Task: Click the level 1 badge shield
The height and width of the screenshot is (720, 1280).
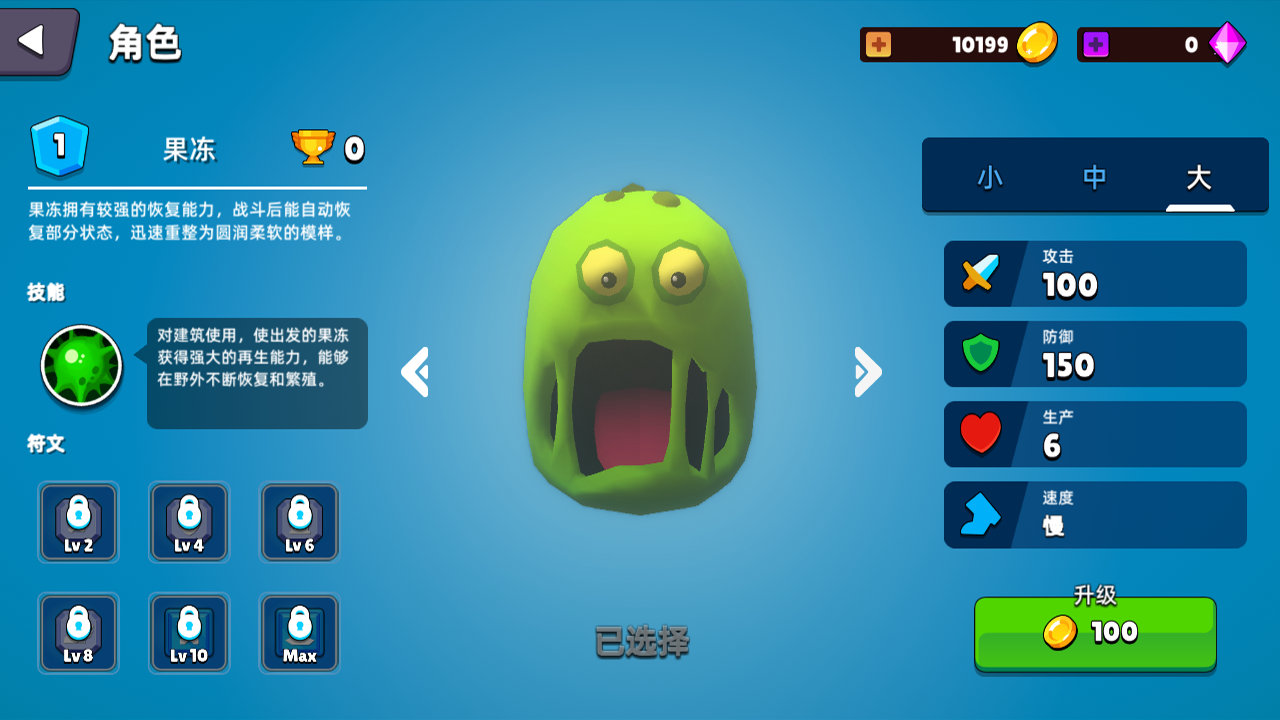Action: 60,147
